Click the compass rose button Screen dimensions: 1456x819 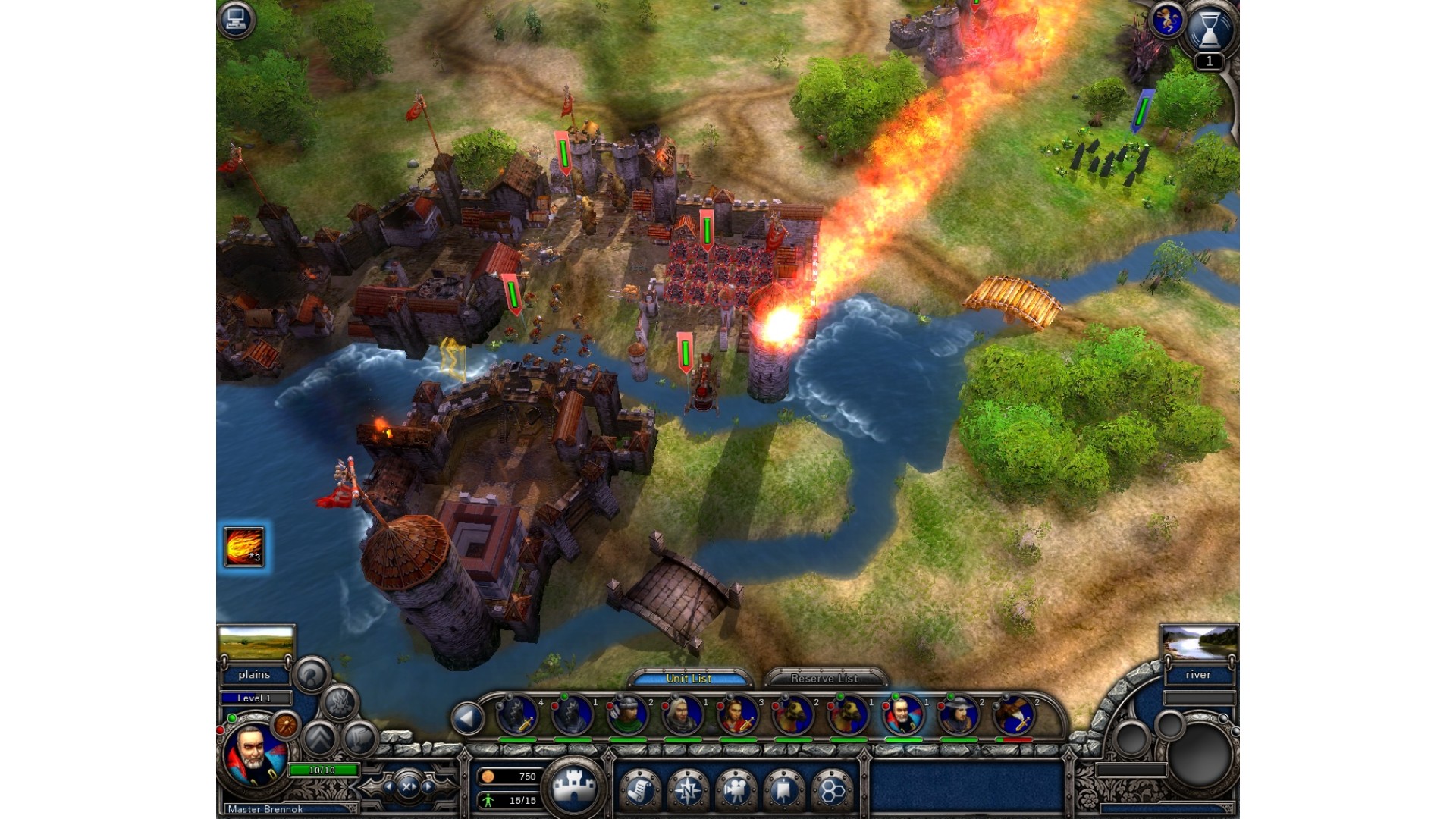tap(688, 789)
